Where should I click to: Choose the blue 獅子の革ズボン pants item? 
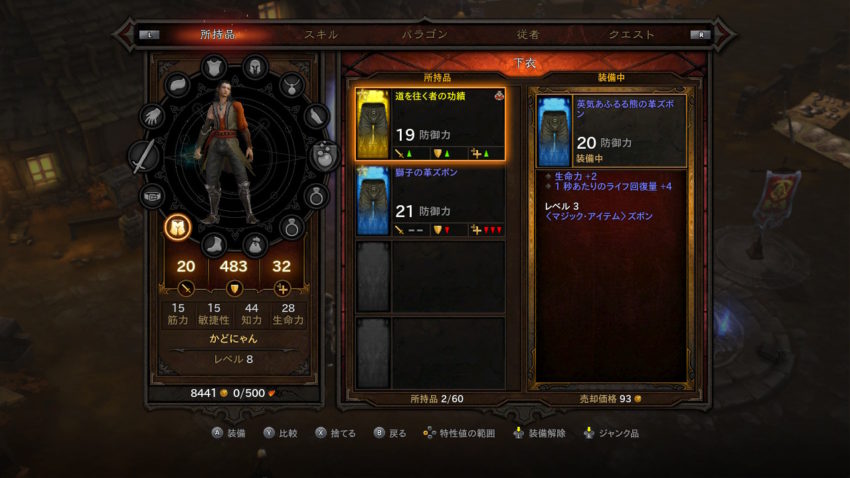tap(430, 200)
